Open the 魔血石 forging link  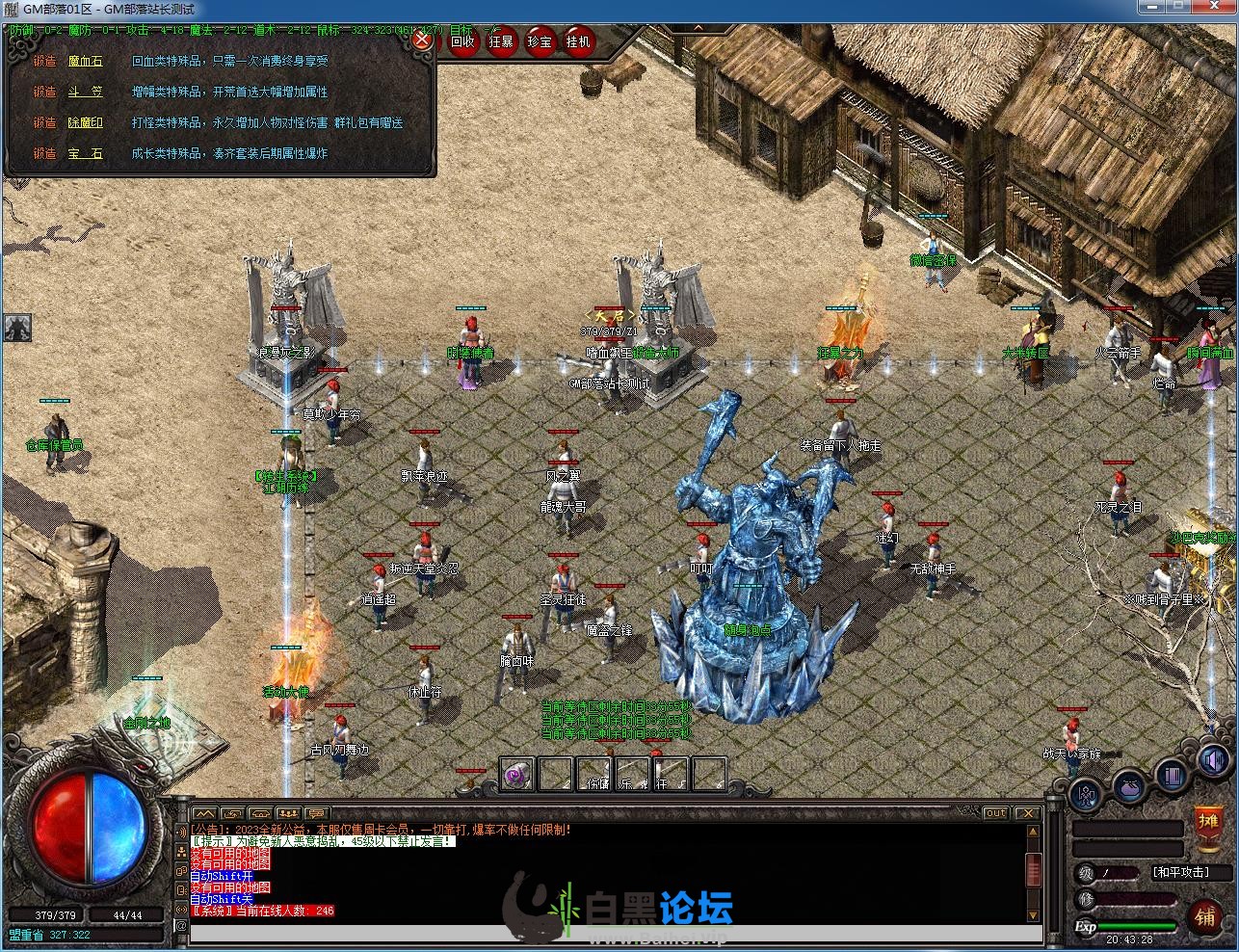(85, 62)
